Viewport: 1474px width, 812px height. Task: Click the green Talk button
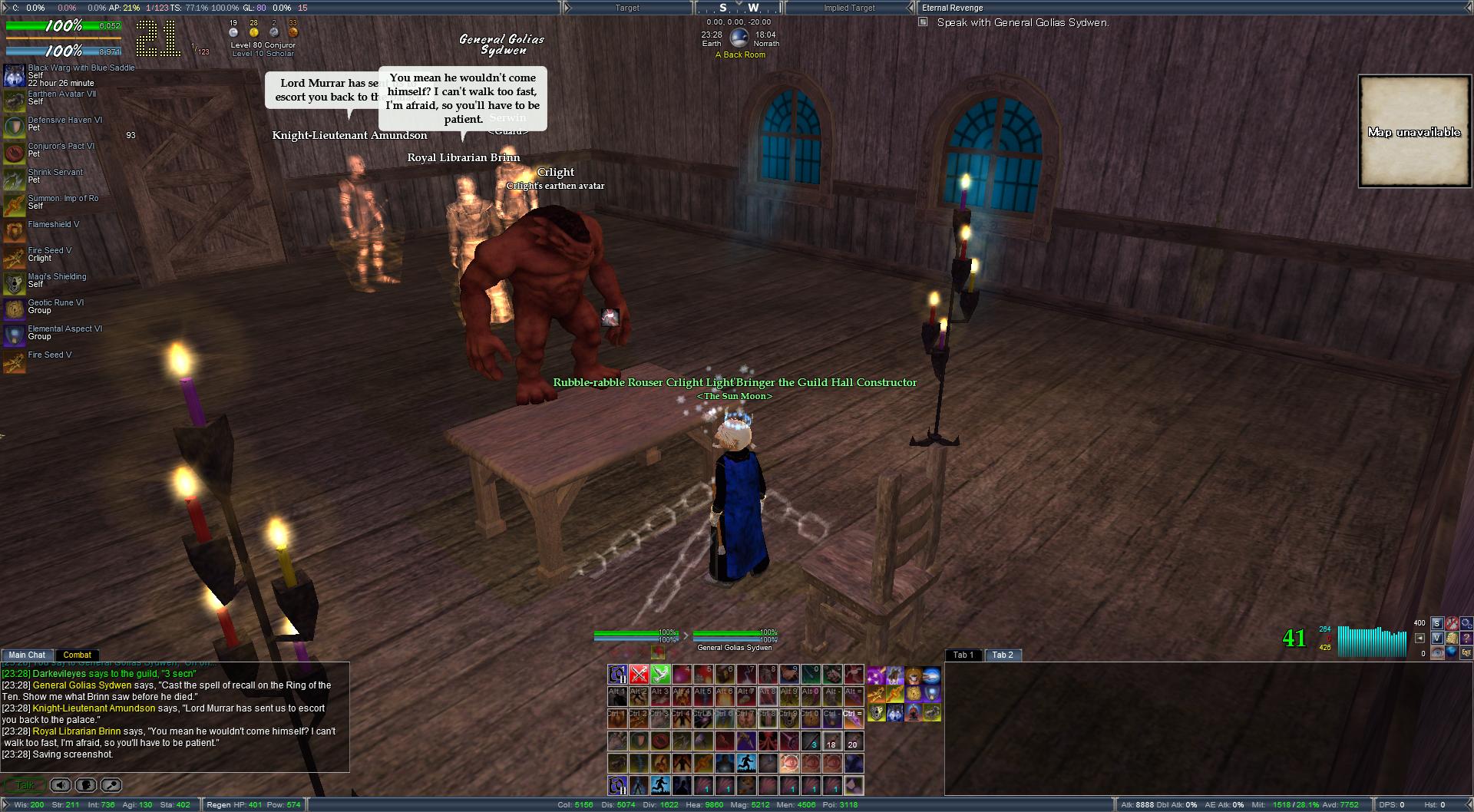point(25,785)
